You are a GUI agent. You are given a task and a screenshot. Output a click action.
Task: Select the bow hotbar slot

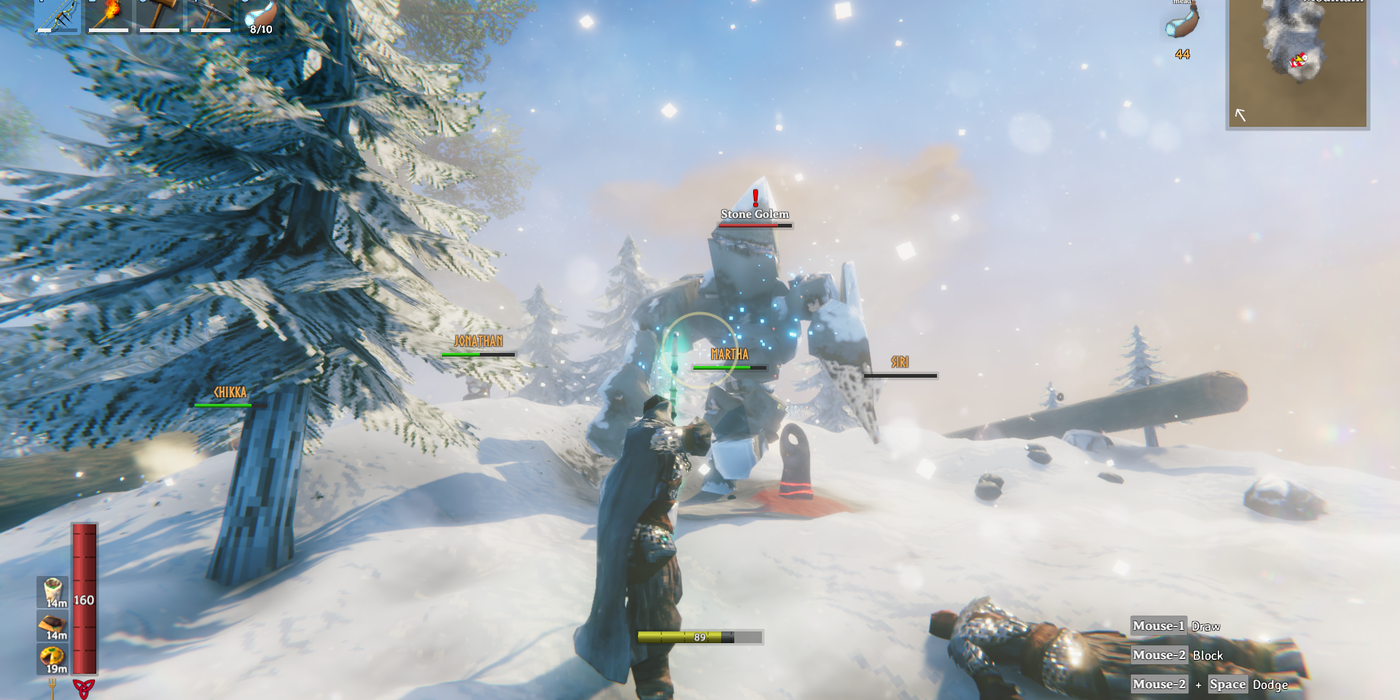[57, 14]
